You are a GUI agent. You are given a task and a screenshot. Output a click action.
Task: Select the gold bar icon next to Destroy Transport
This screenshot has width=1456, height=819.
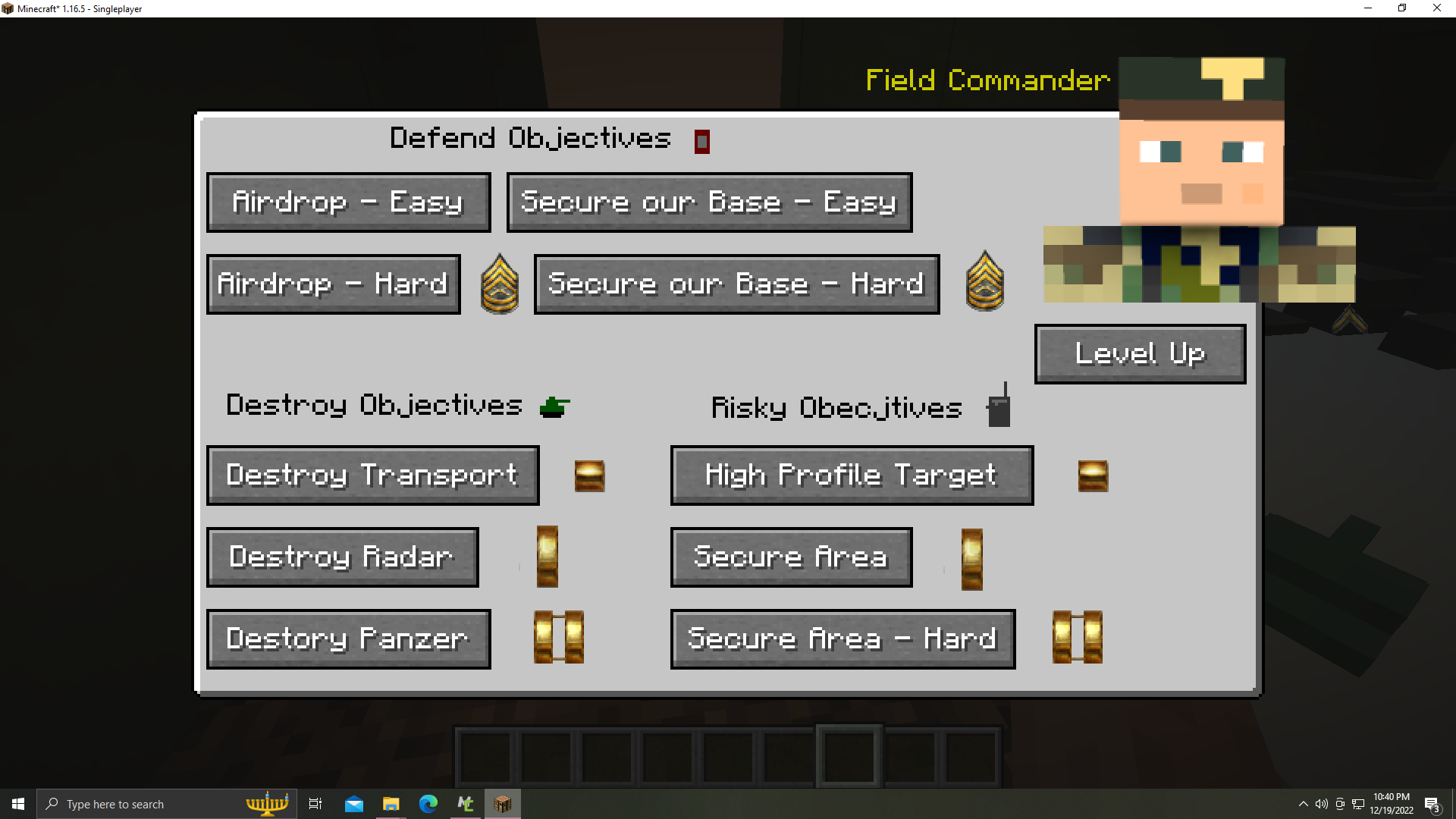click(591, 475)
